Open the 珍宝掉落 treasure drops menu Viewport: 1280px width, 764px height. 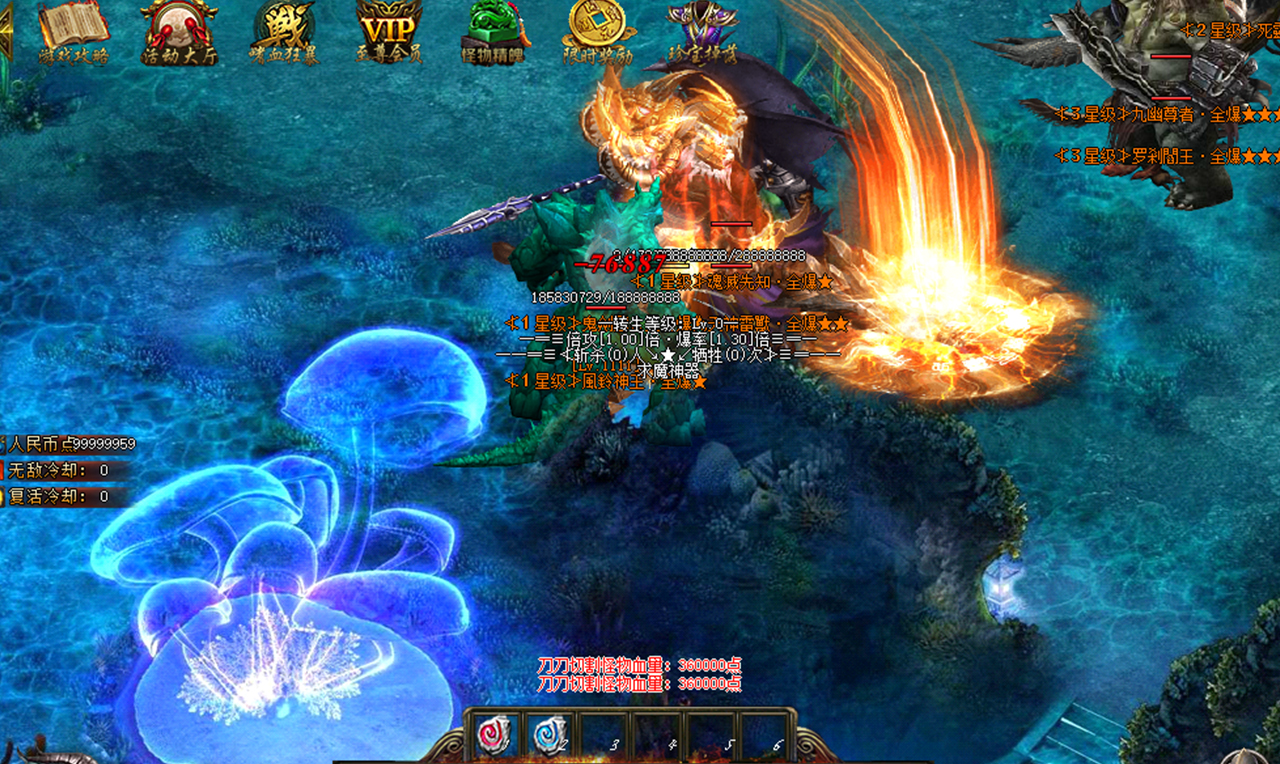pos(703,30)
